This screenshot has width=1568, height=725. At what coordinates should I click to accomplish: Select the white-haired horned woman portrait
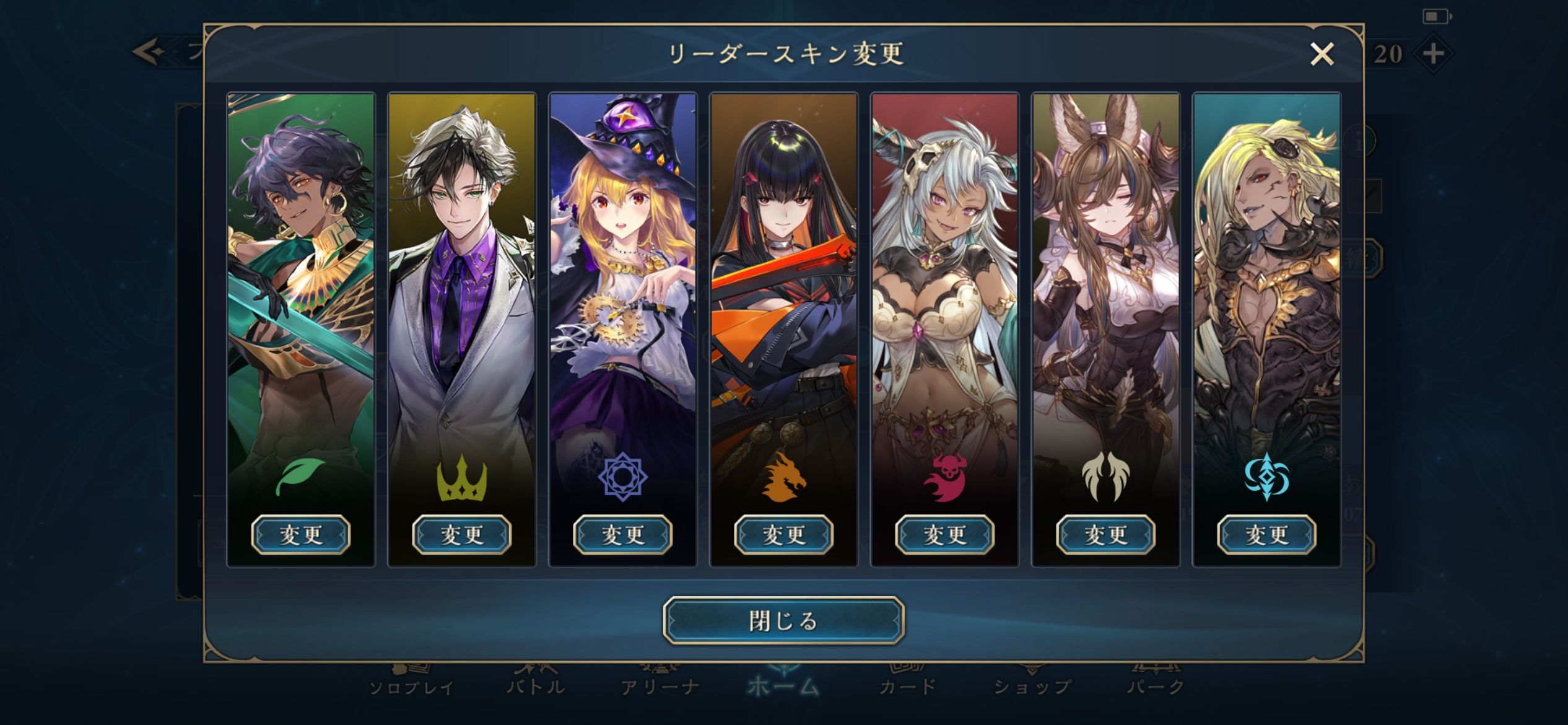click(945, 279)
